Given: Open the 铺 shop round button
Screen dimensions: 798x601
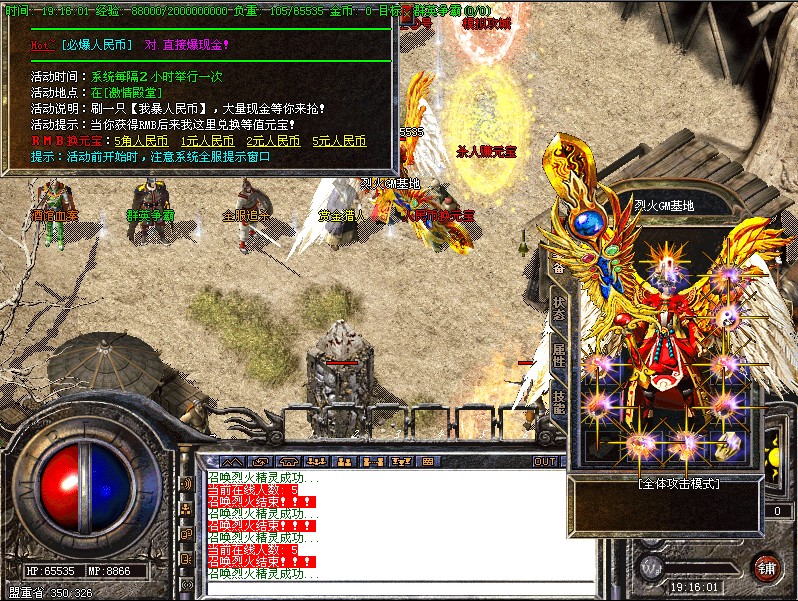Looking at the screenshot, I should [x=767, y=566].
